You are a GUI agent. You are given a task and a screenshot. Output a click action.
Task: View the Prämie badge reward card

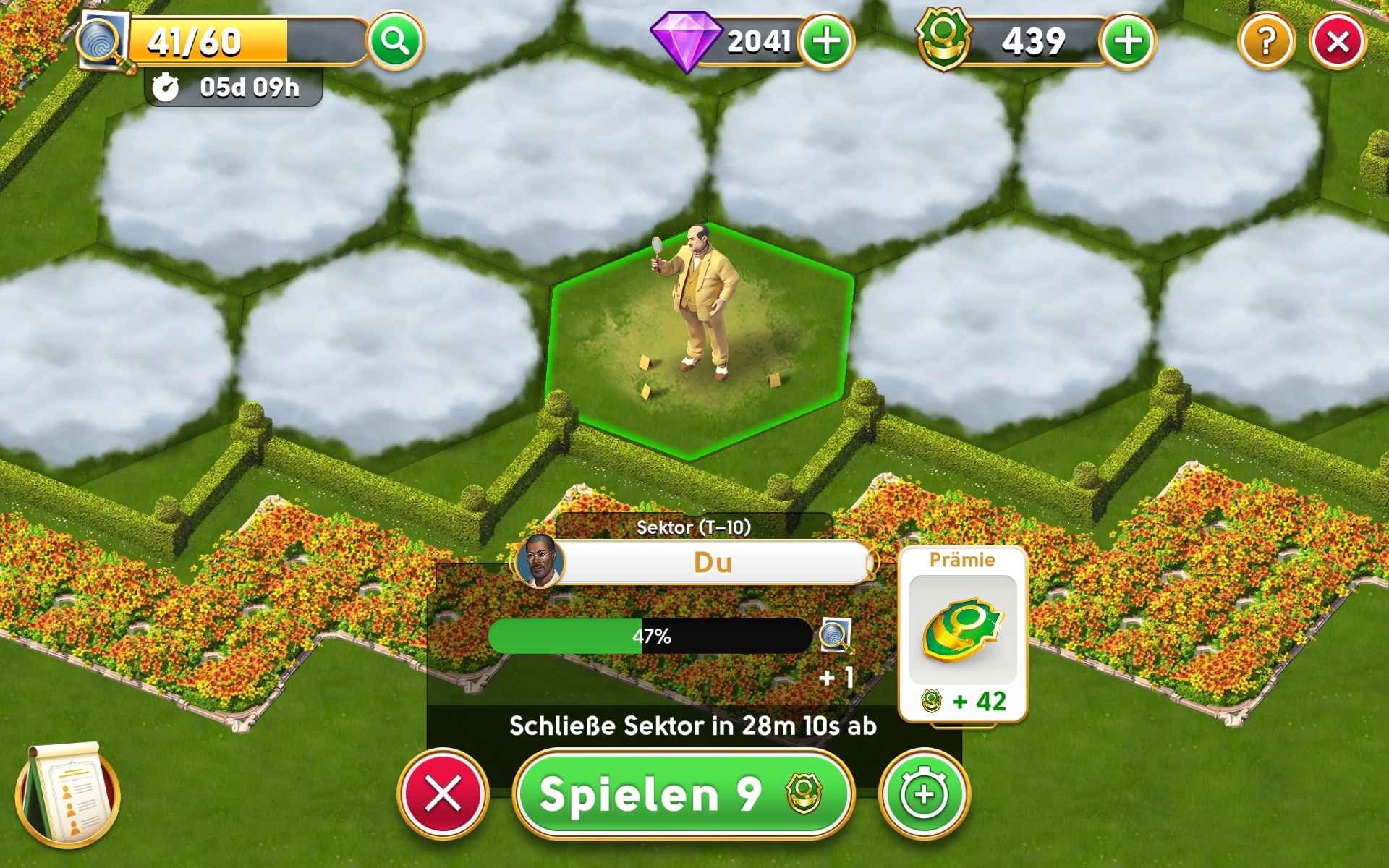pos(962,633)
